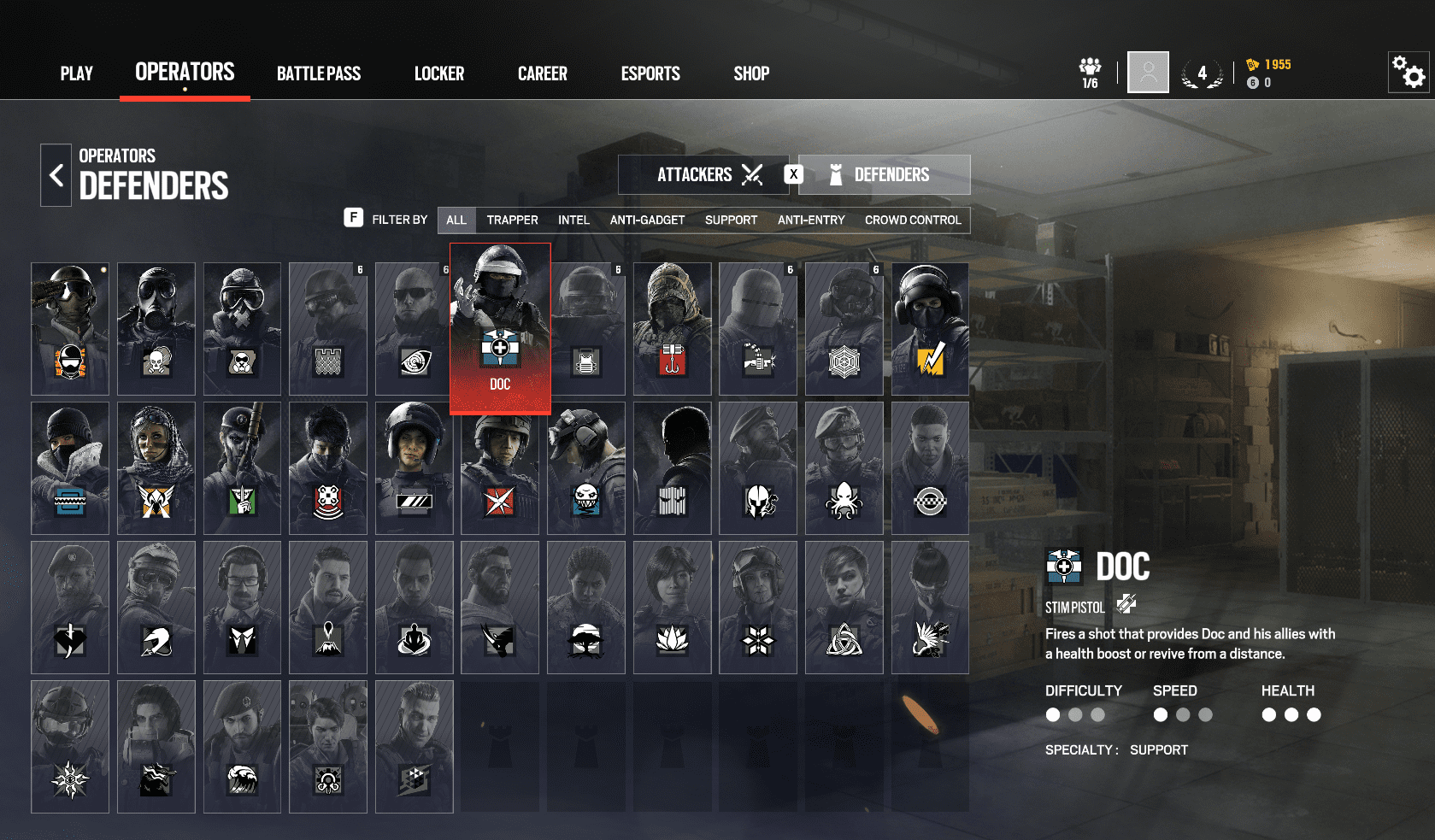Select the highlighted Doc operator card

pos(500,329)
